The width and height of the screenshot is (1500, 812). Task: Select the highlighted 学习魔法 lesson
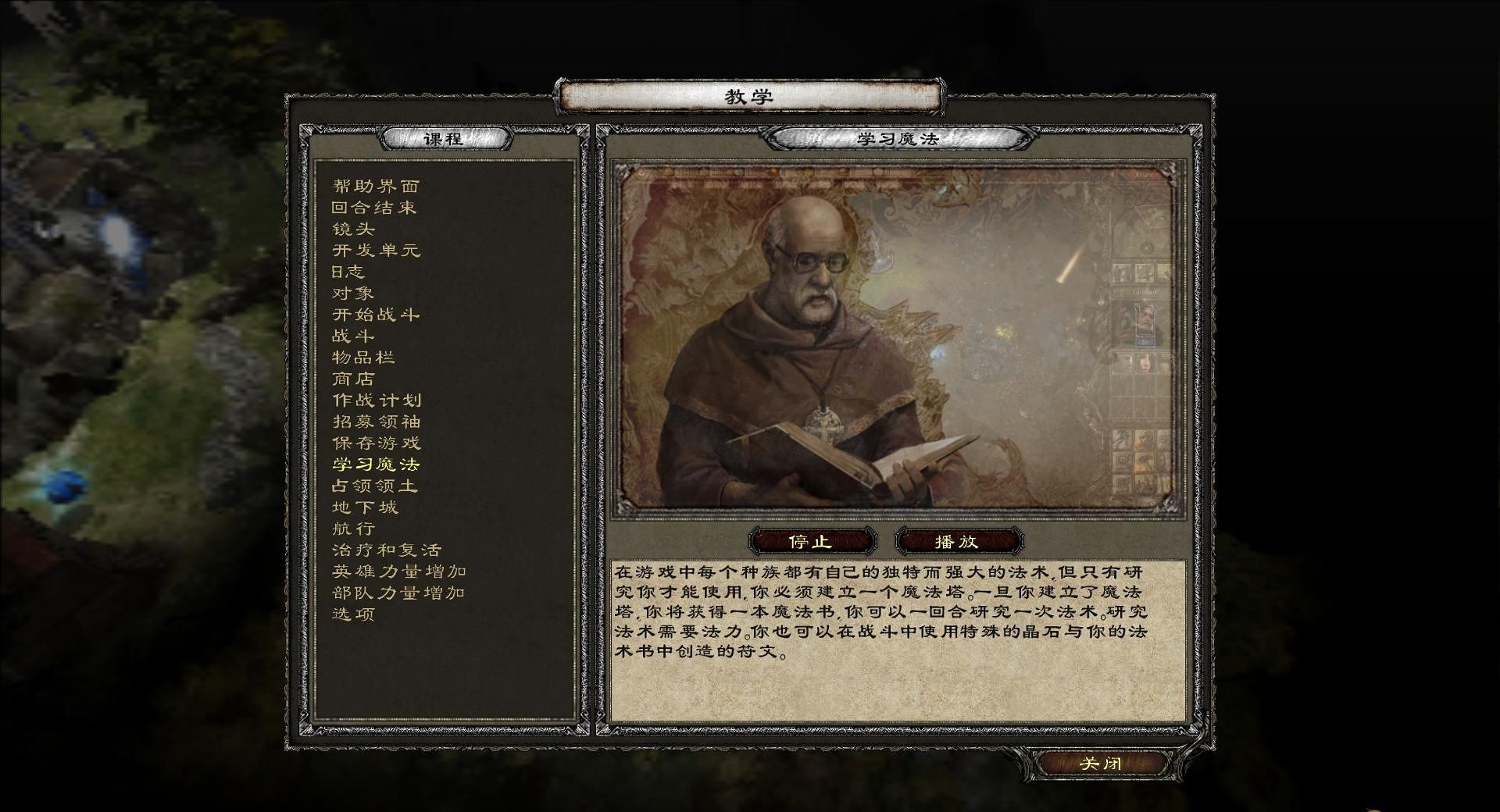(376, 465)
